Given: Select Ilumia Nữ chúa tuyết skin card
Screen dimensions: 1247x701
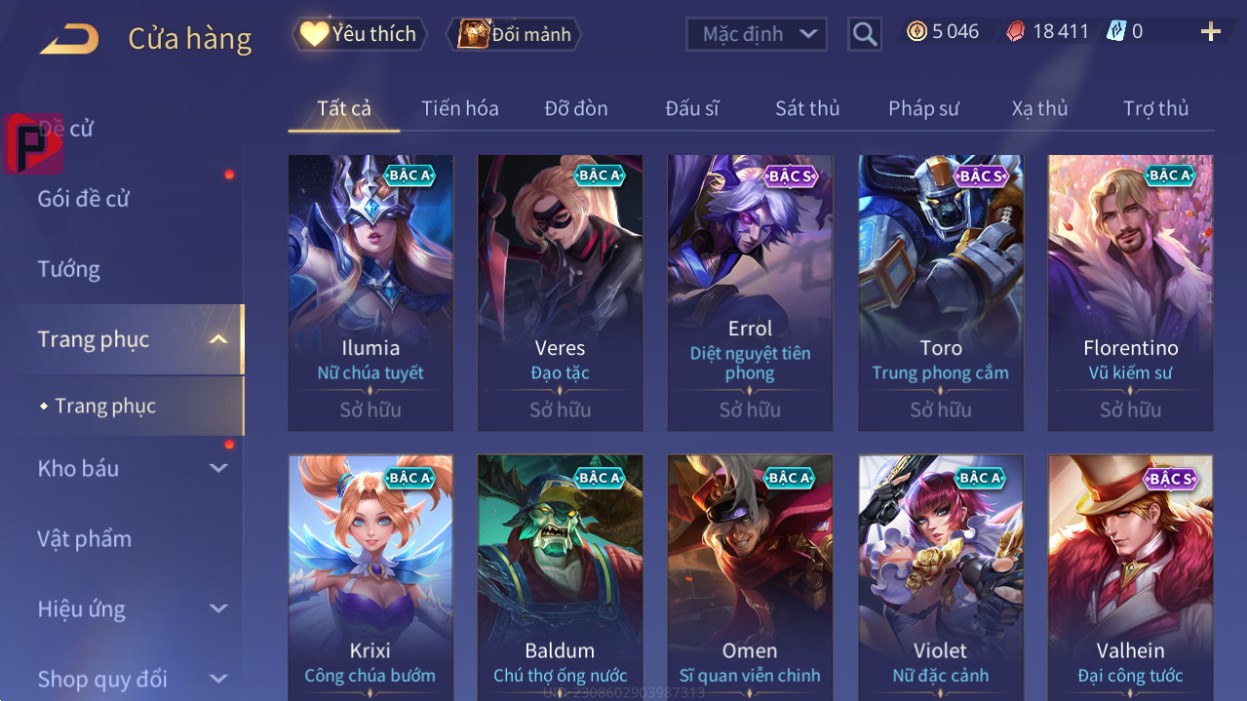Looking at the screenshot, I should tap(370, 292).
